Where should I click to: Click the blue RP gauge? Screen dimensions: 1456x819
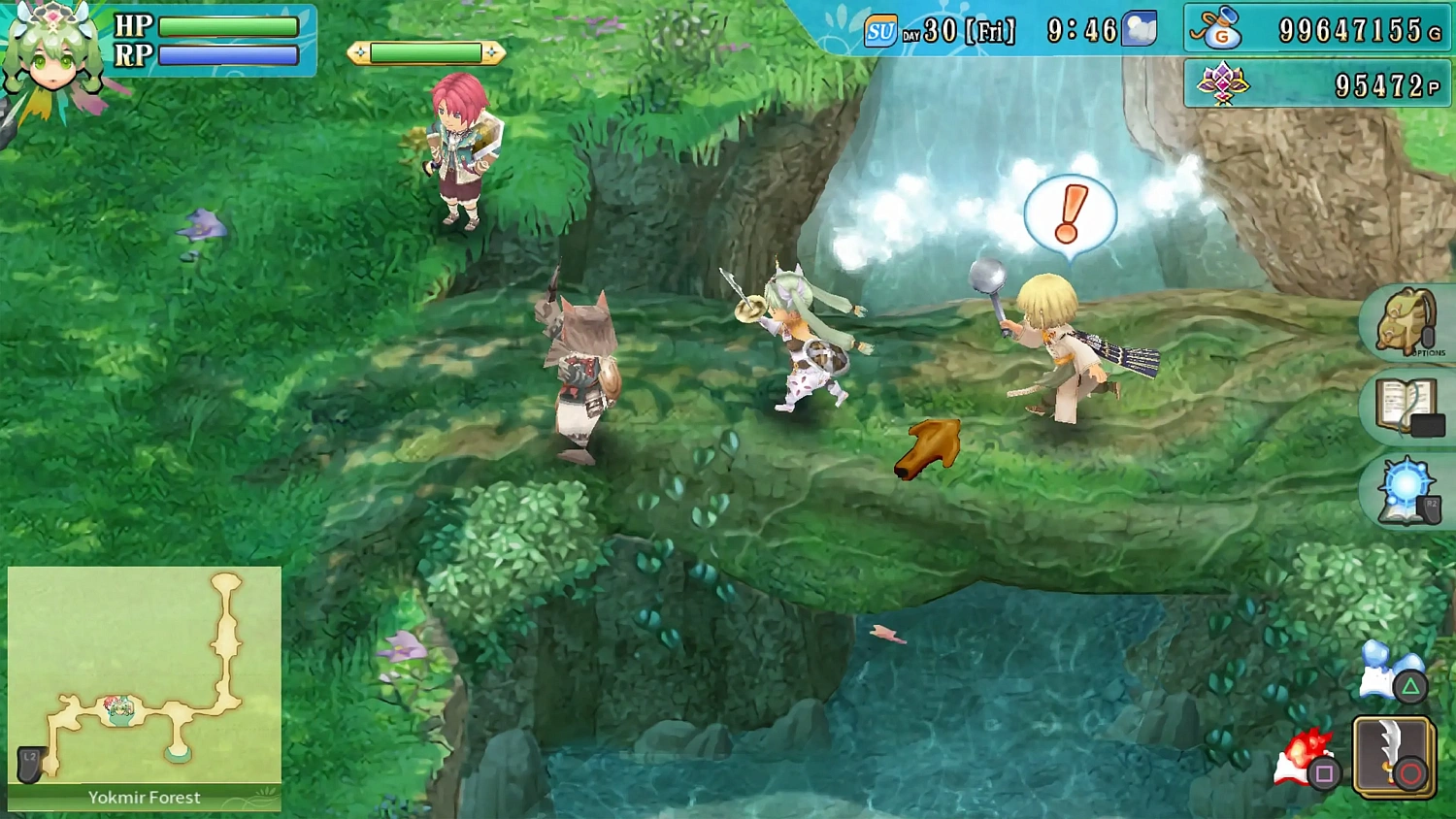230,53
